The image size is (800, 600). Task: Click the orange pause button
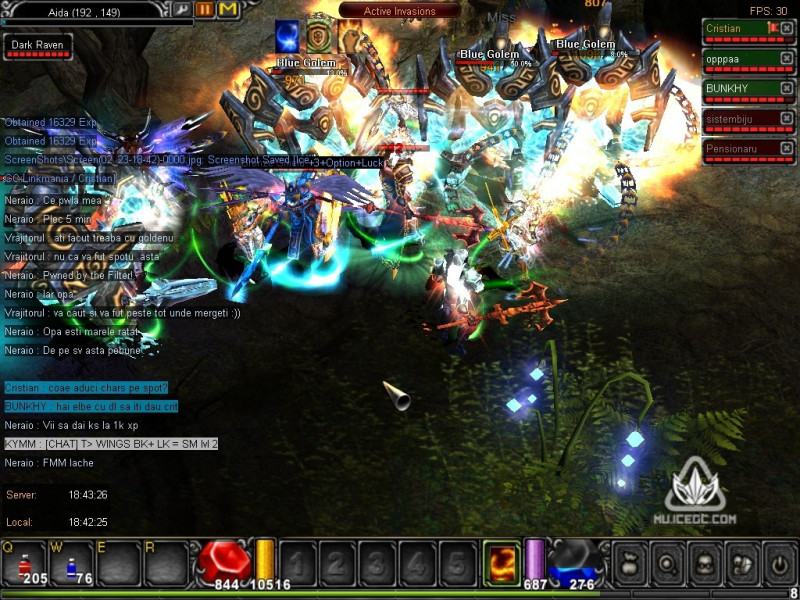click(x=205, y=9)
